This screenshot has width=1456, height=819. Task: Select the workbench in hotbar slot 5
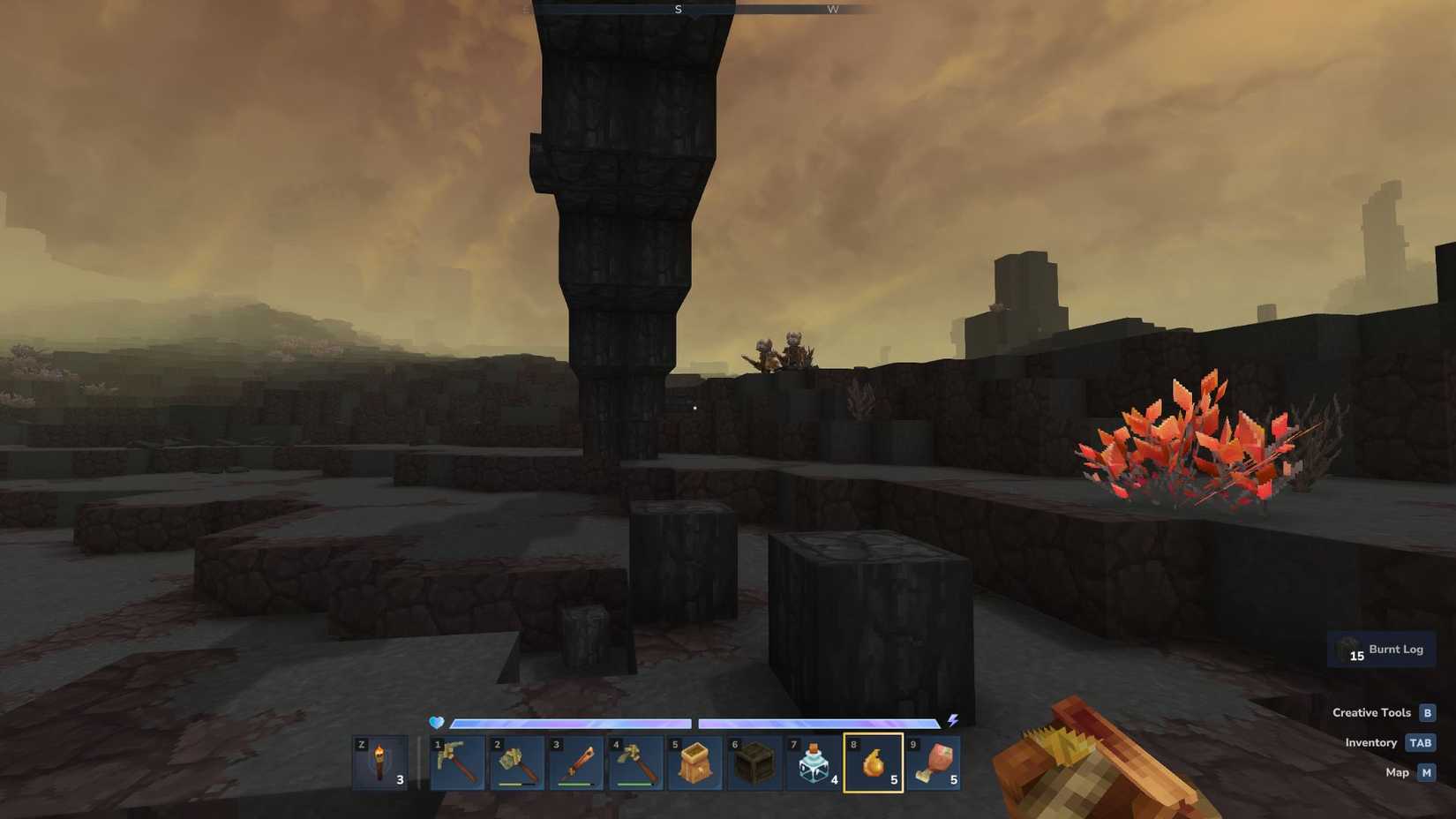pos(697,763)
